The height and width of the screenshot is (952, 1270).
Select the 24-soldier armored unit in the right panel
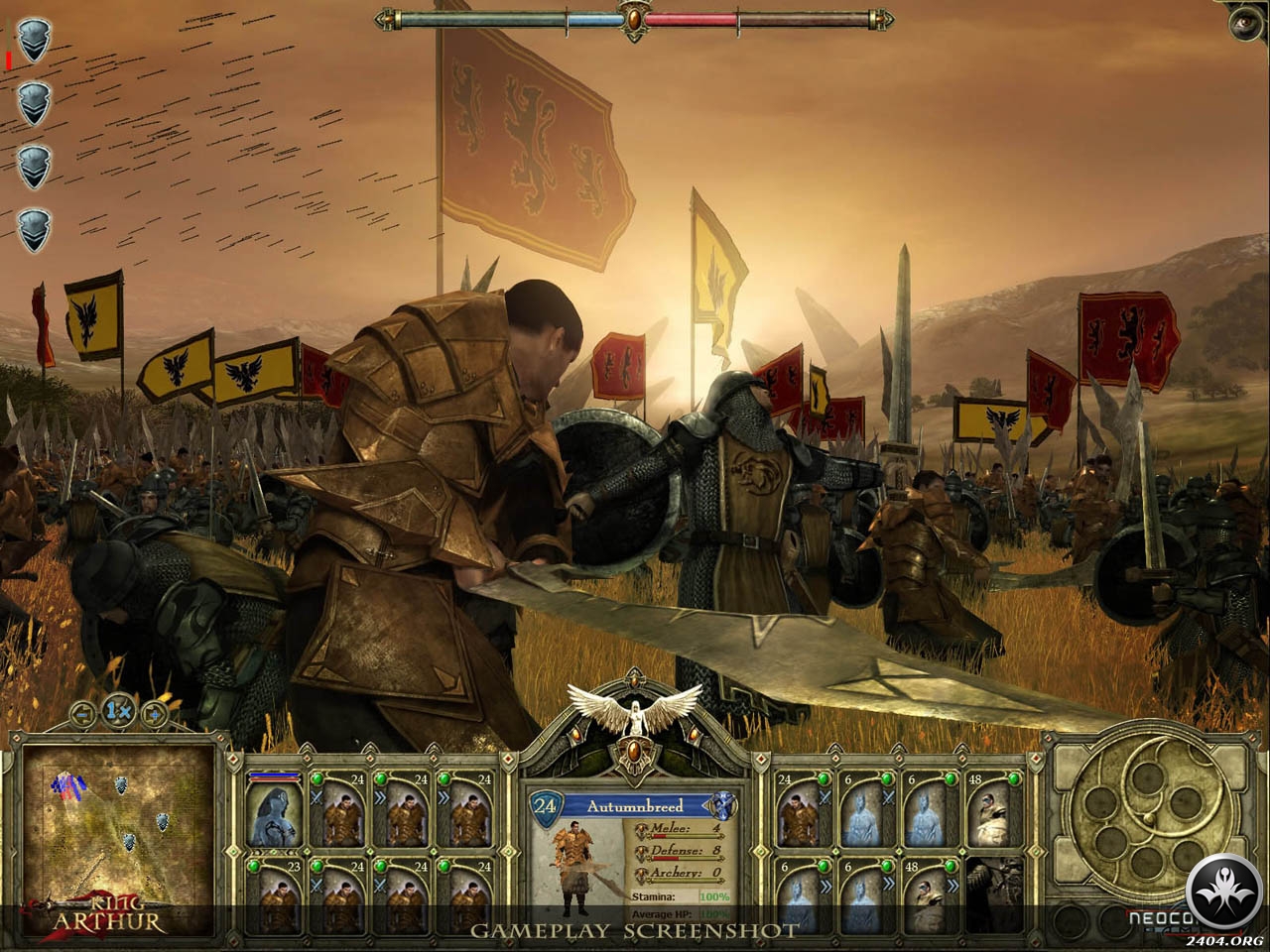click(x=801, y=813)
